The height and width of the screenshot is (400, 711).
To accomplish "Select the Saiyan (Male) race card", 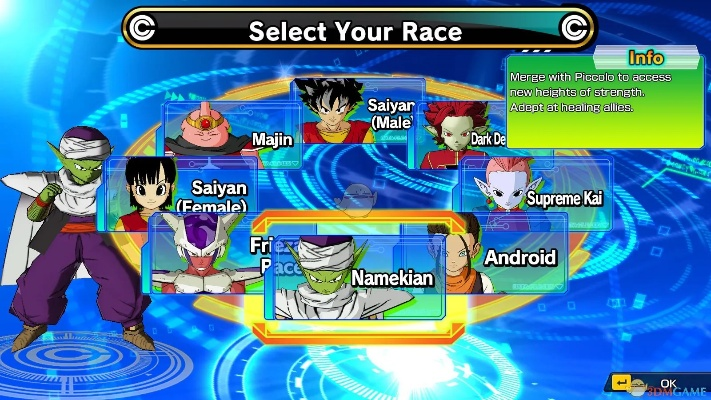I will coord(355,110).
